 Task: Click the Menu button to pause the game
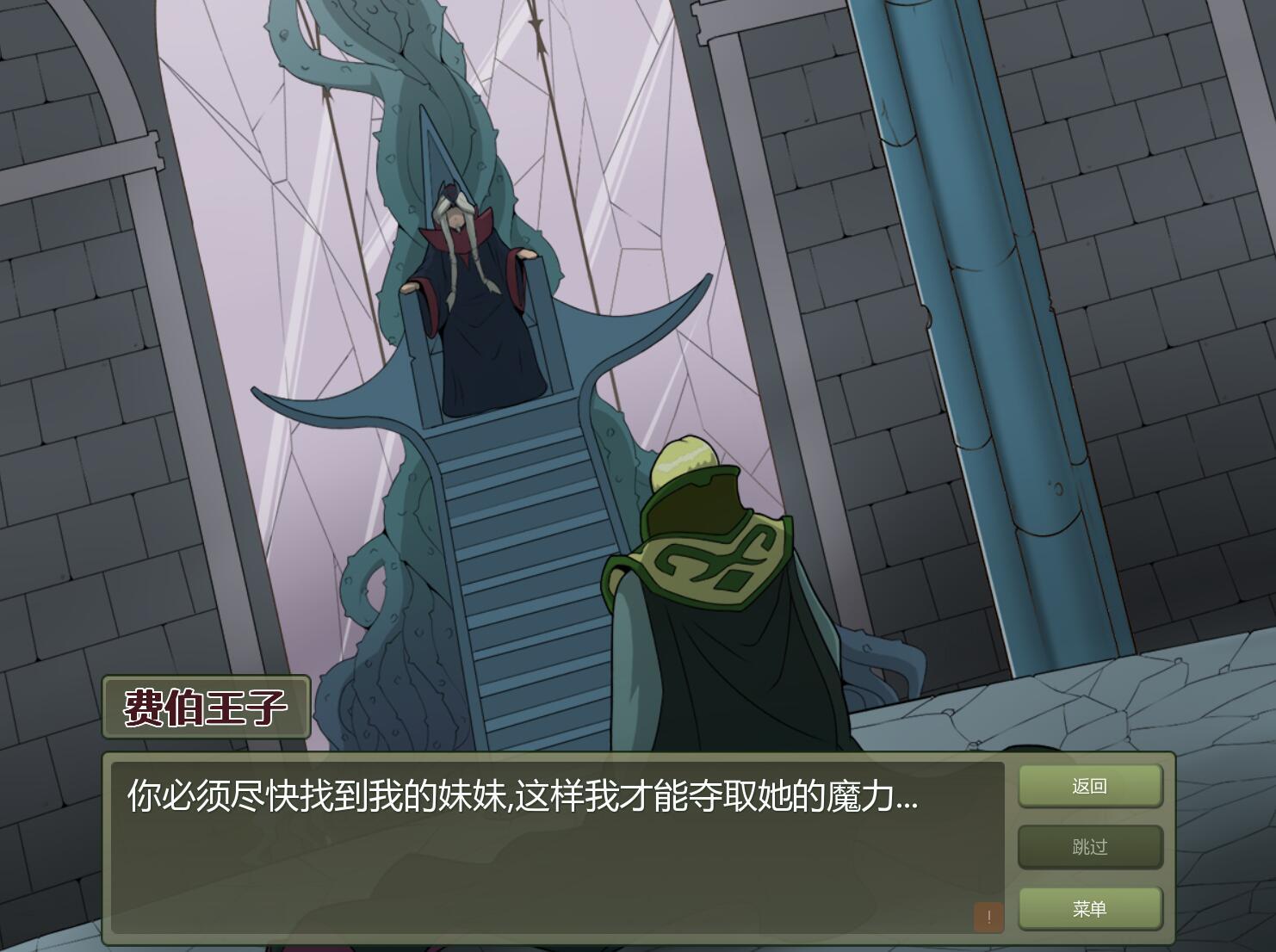pos(1089,908)
